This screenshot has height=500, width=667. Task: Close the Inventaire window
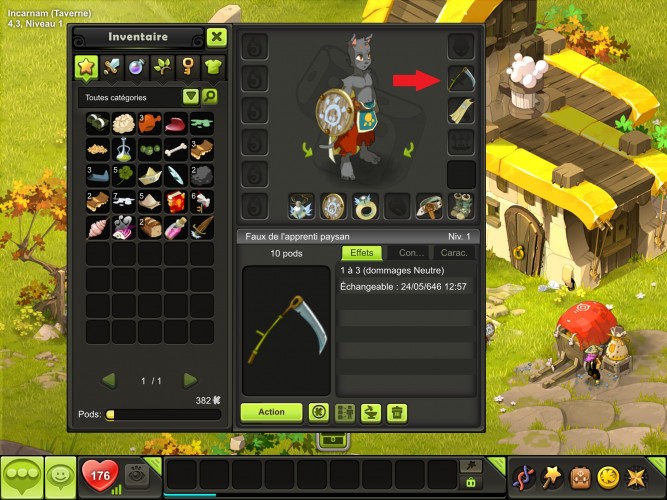(x=217, y=38)
